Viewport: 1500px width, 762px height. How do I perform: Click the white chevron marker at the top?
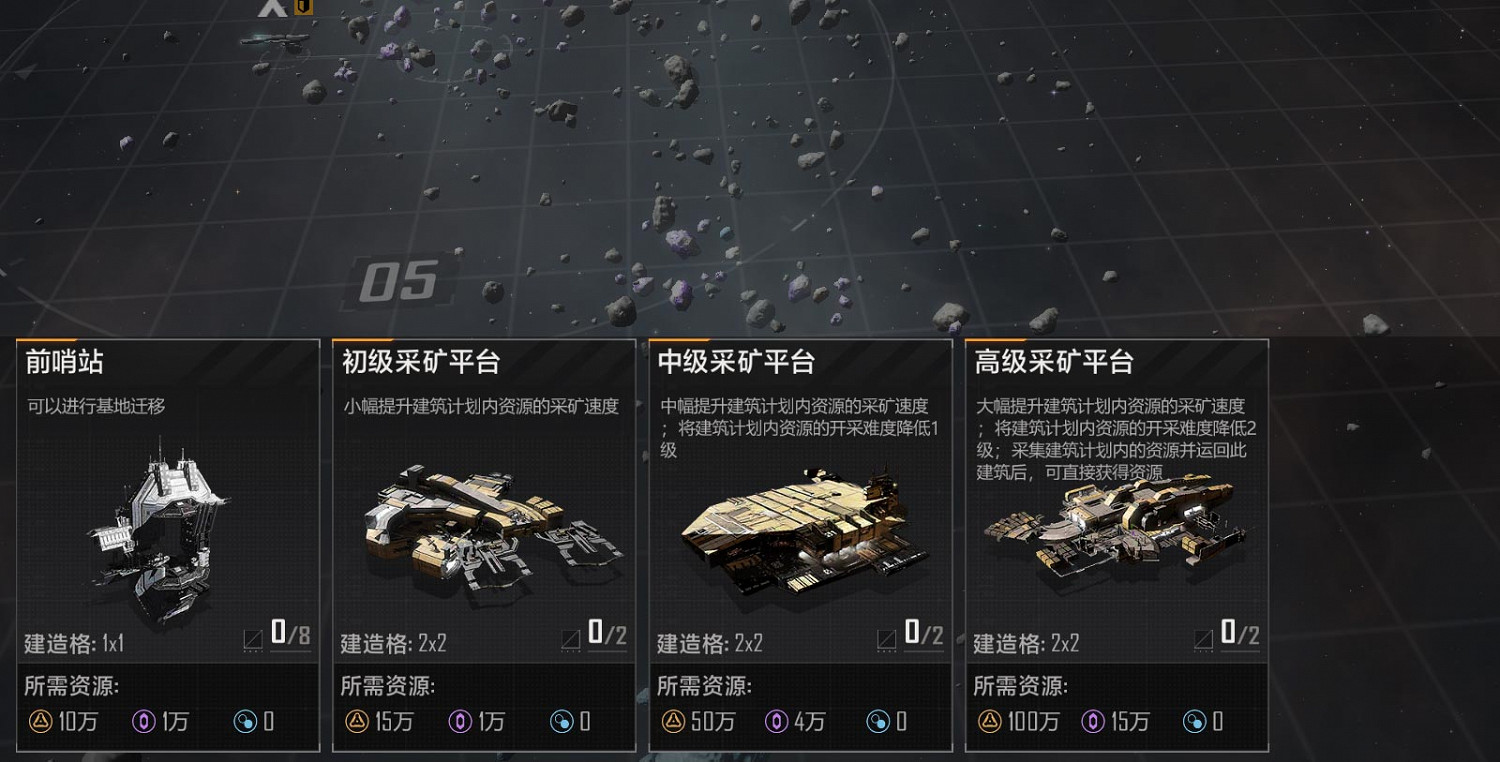pos(272,8)
